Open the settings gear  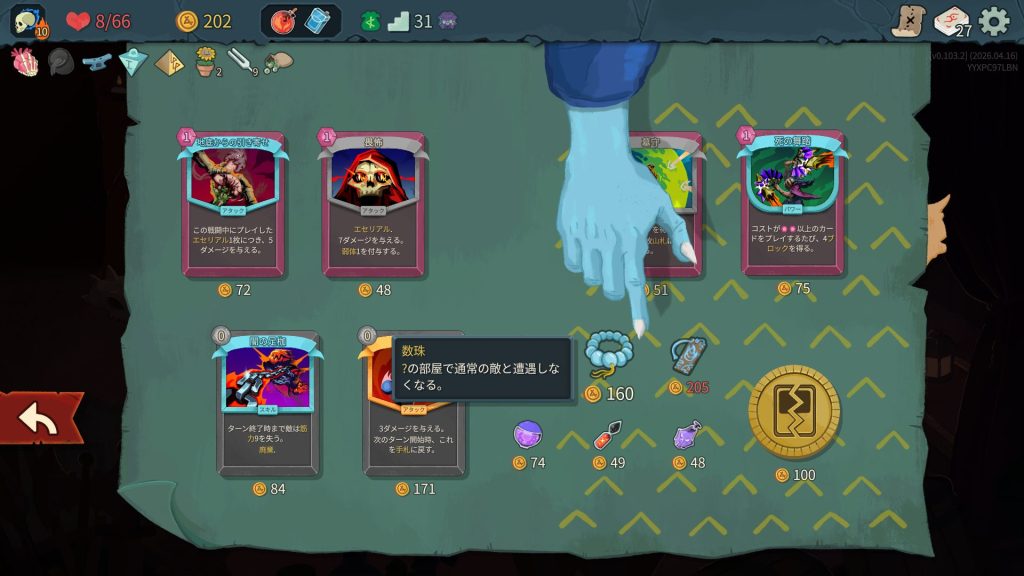click(x=993, y=21)
